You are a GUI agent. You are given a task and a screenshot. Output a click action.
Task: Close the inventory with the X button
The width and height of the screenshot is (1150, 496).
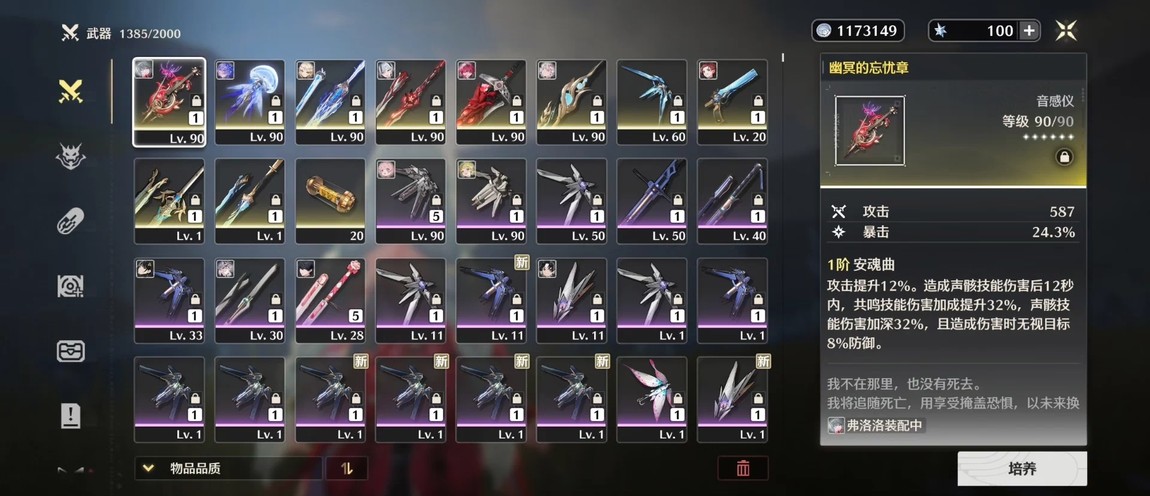coord(1066,31)
